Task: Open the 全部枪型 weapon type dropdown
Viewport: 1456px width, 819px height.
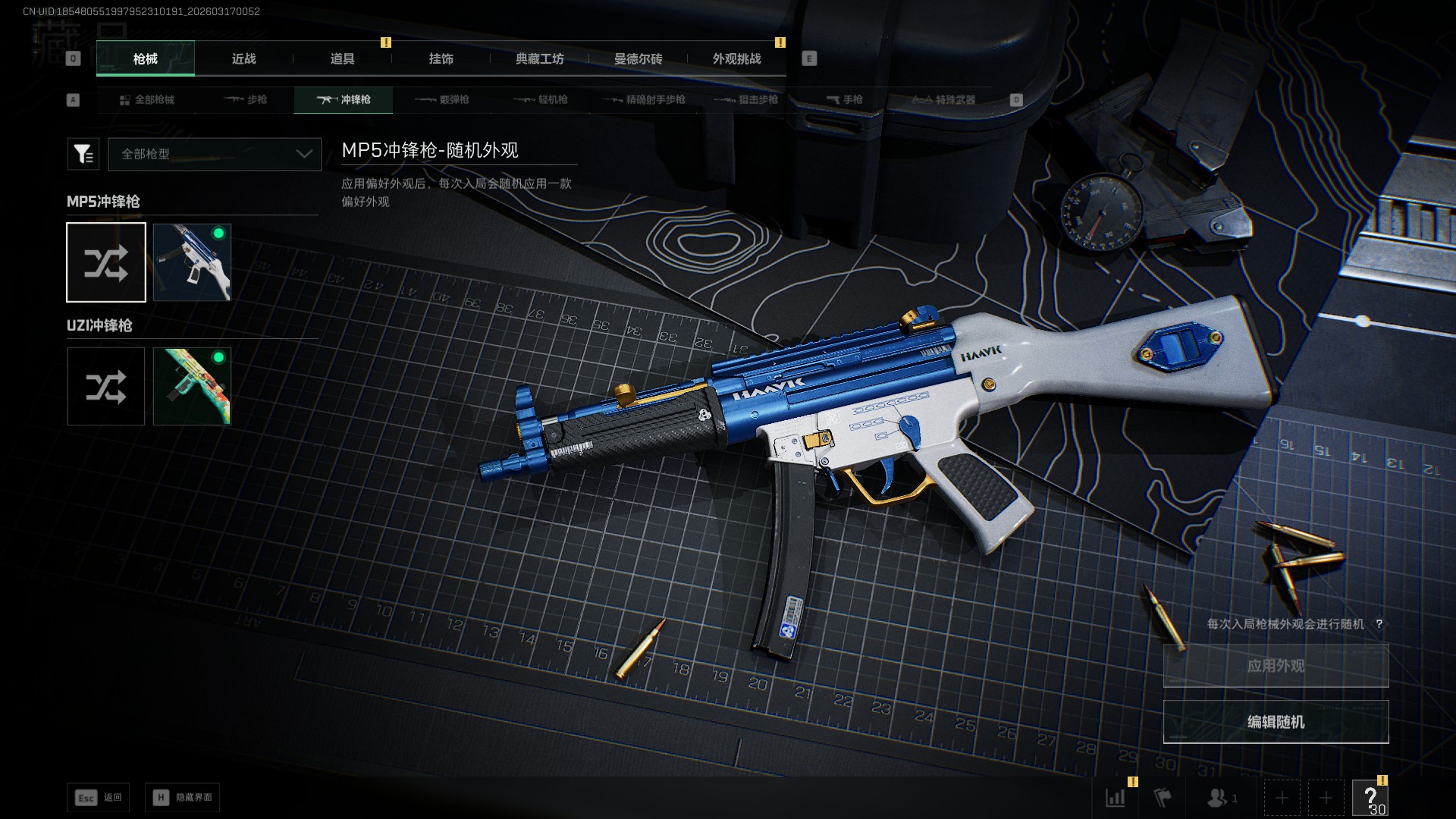Action: click(215, 154)
